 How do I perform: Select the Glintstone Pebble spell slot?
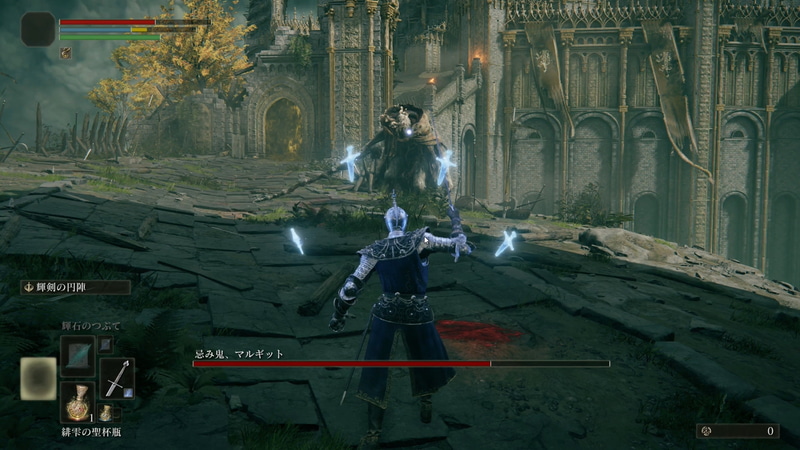click(x=77, y=354)
